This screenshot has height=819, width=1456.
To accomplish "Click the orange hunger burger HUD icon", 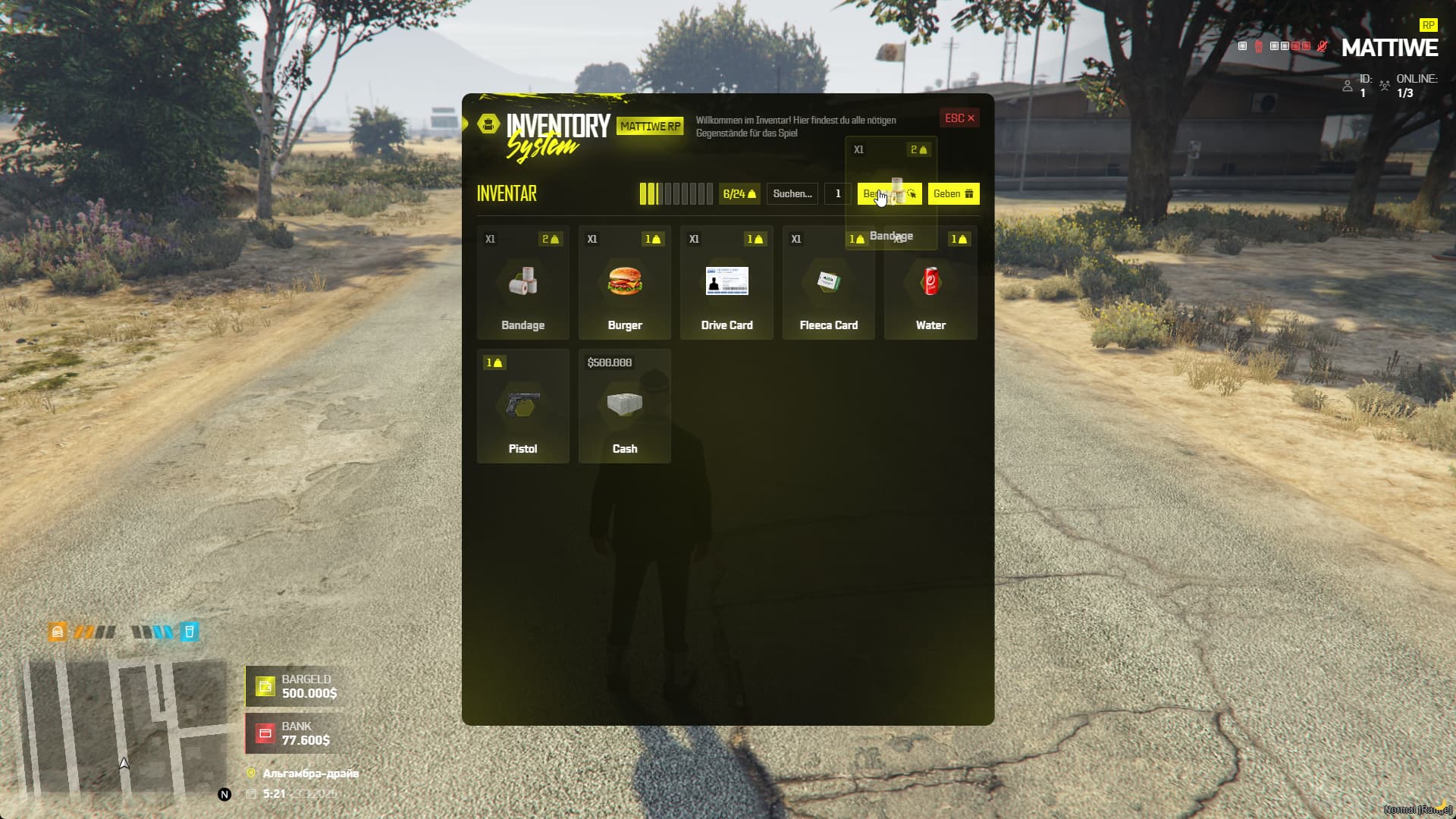I will click(57, 631).
